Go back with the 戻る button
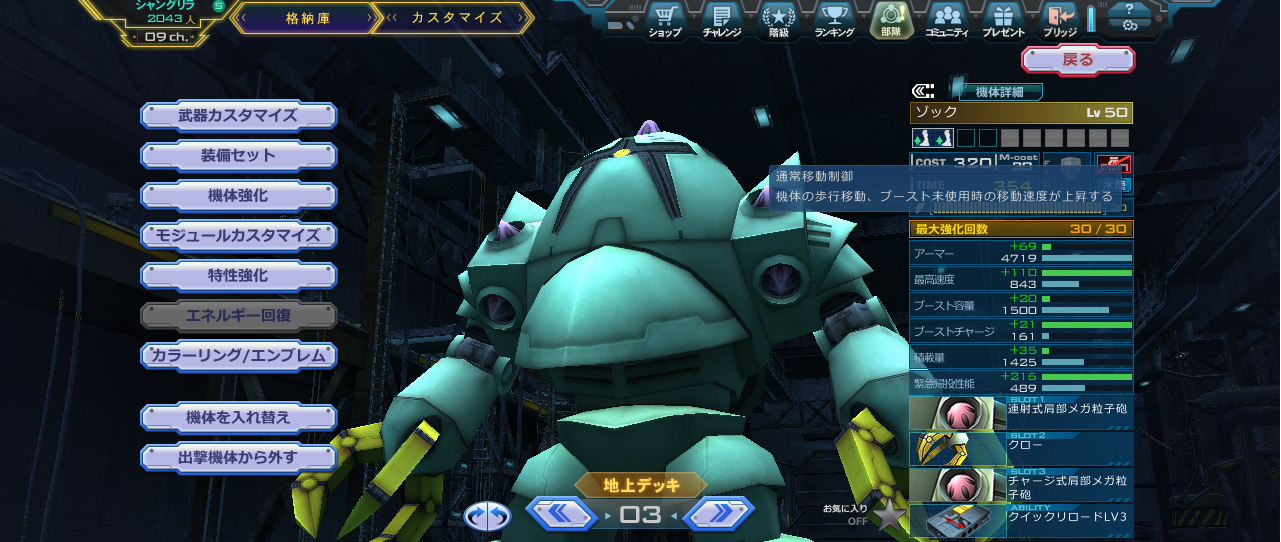 coord(1077,60)
